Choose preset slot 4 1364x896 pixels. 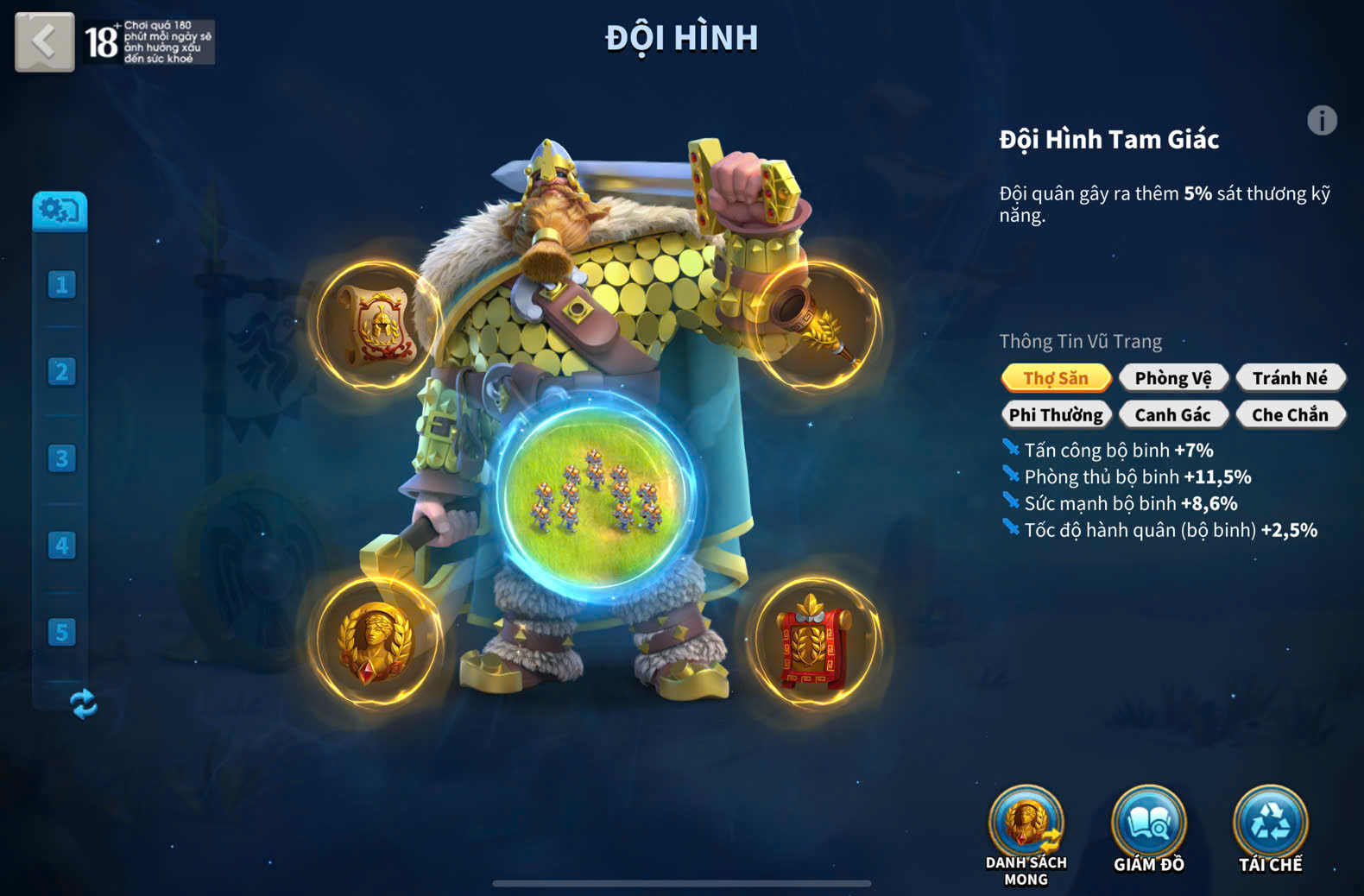pyautogui.click(x=61, y=546)
